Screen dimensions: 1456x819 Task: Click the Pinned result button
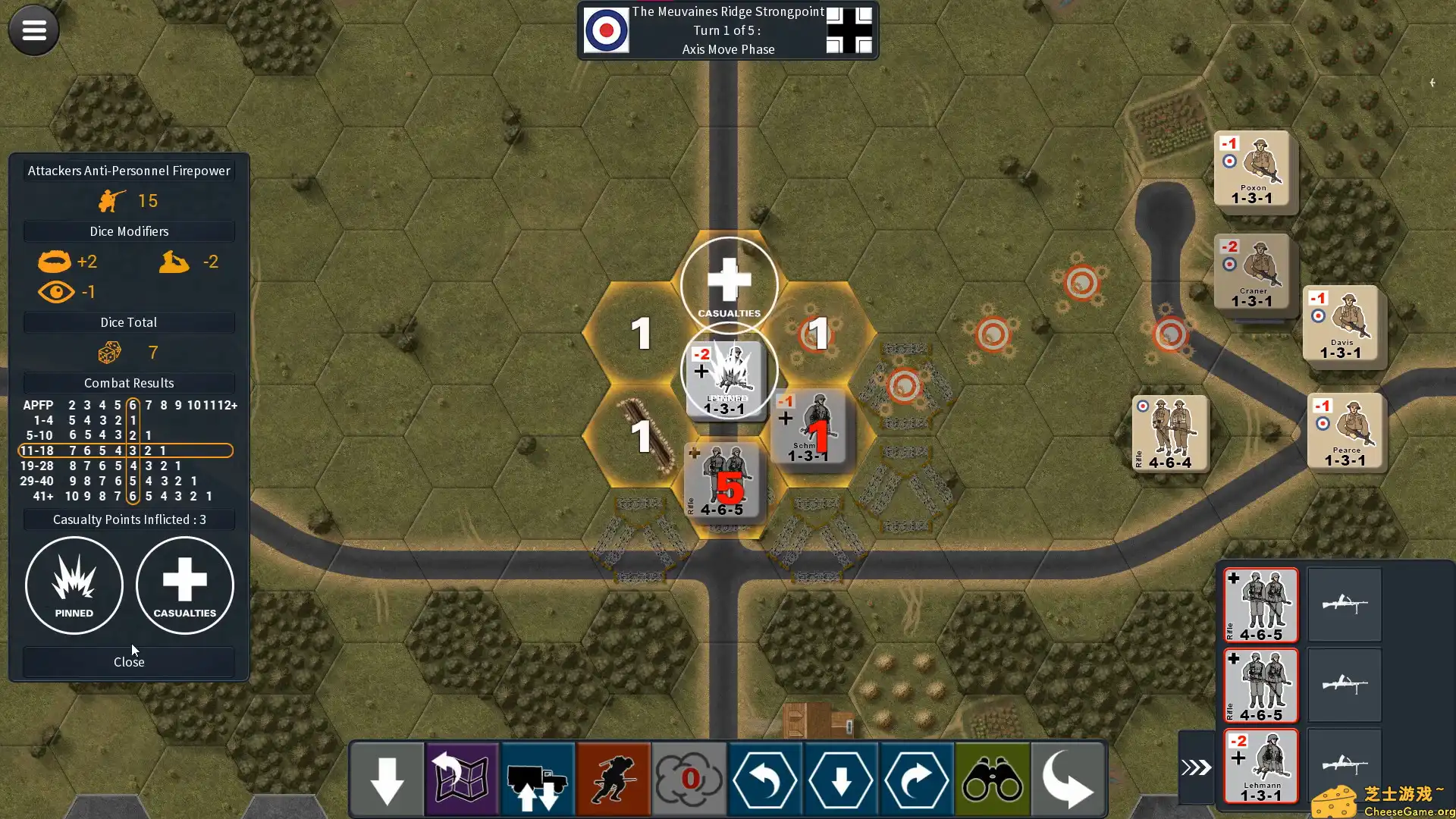(x=74, y=585)
